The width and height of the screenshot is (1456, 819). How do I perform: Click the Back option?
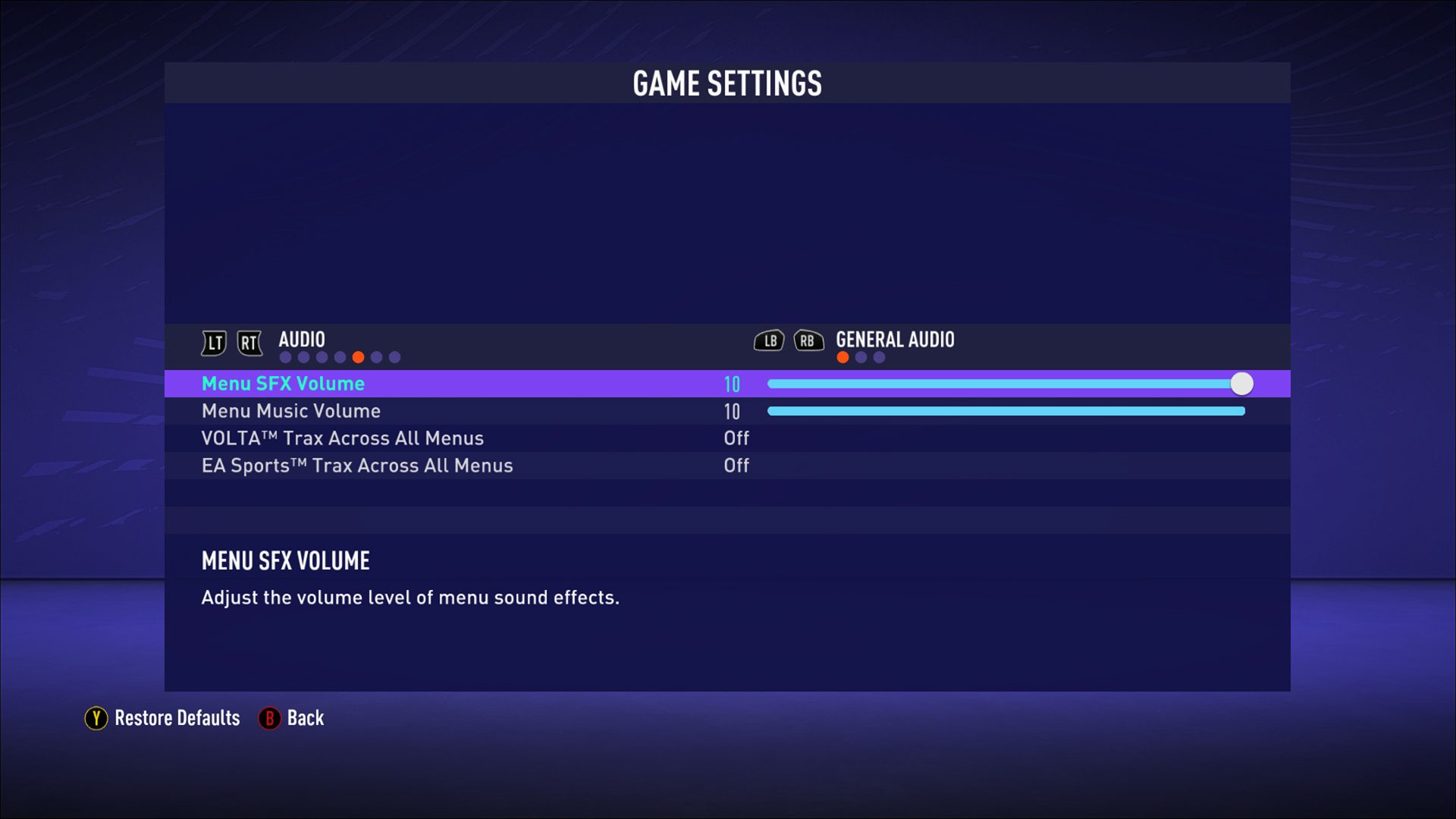[x=305, y=717]
